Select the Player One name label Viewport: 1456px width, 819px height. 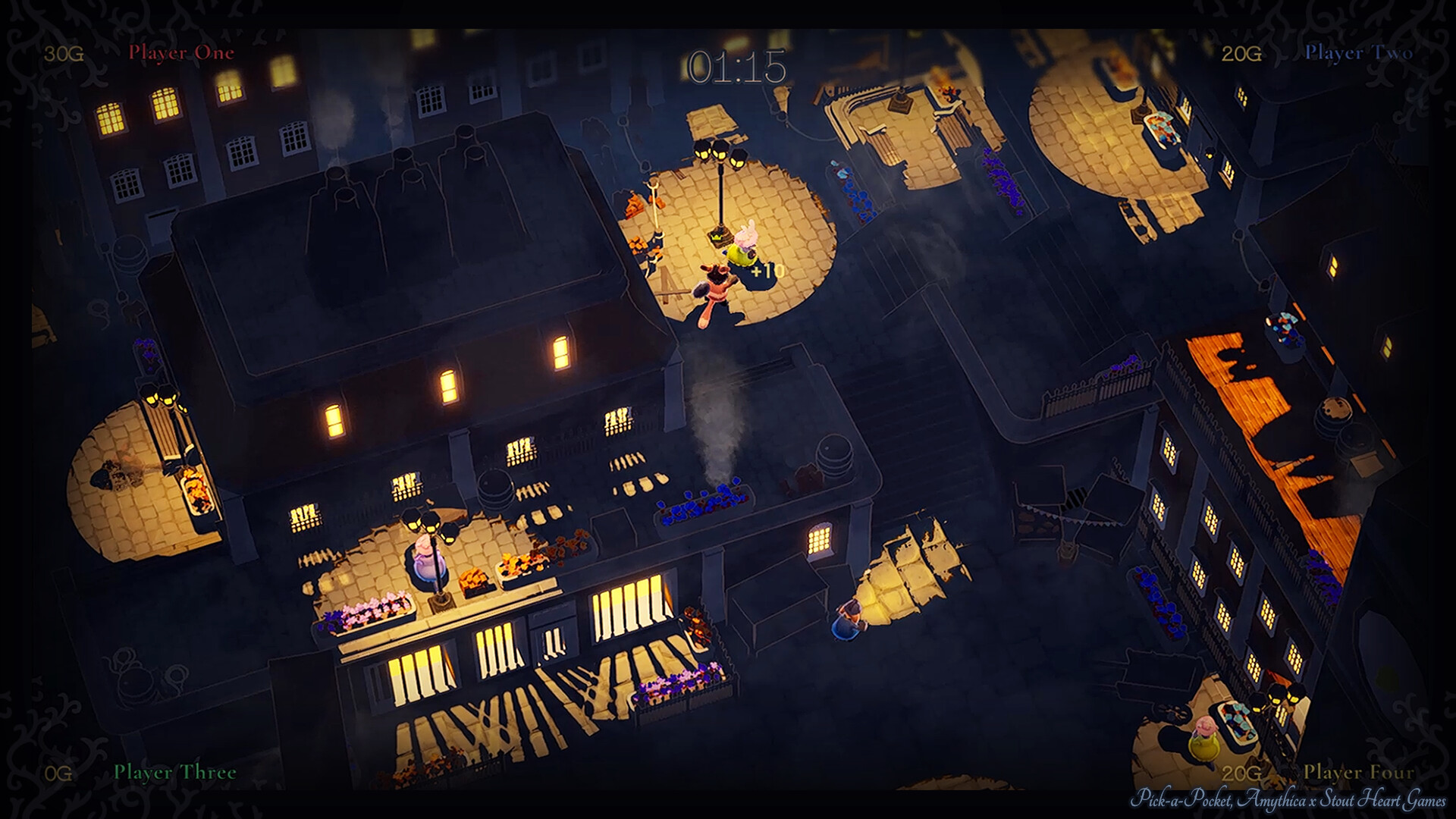(x=182, y=53)
